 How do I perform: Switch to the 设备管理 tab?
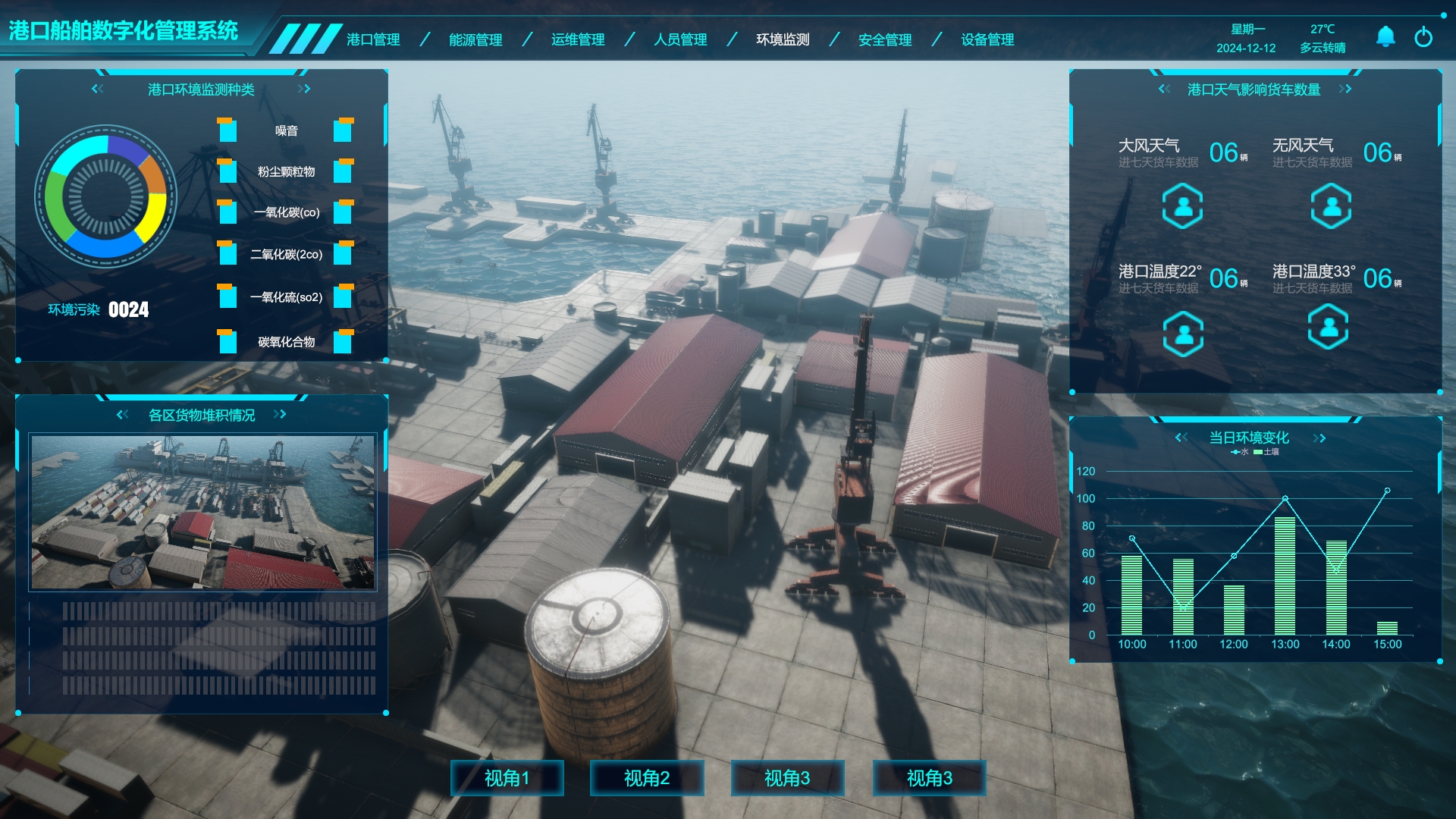point(987,39)
